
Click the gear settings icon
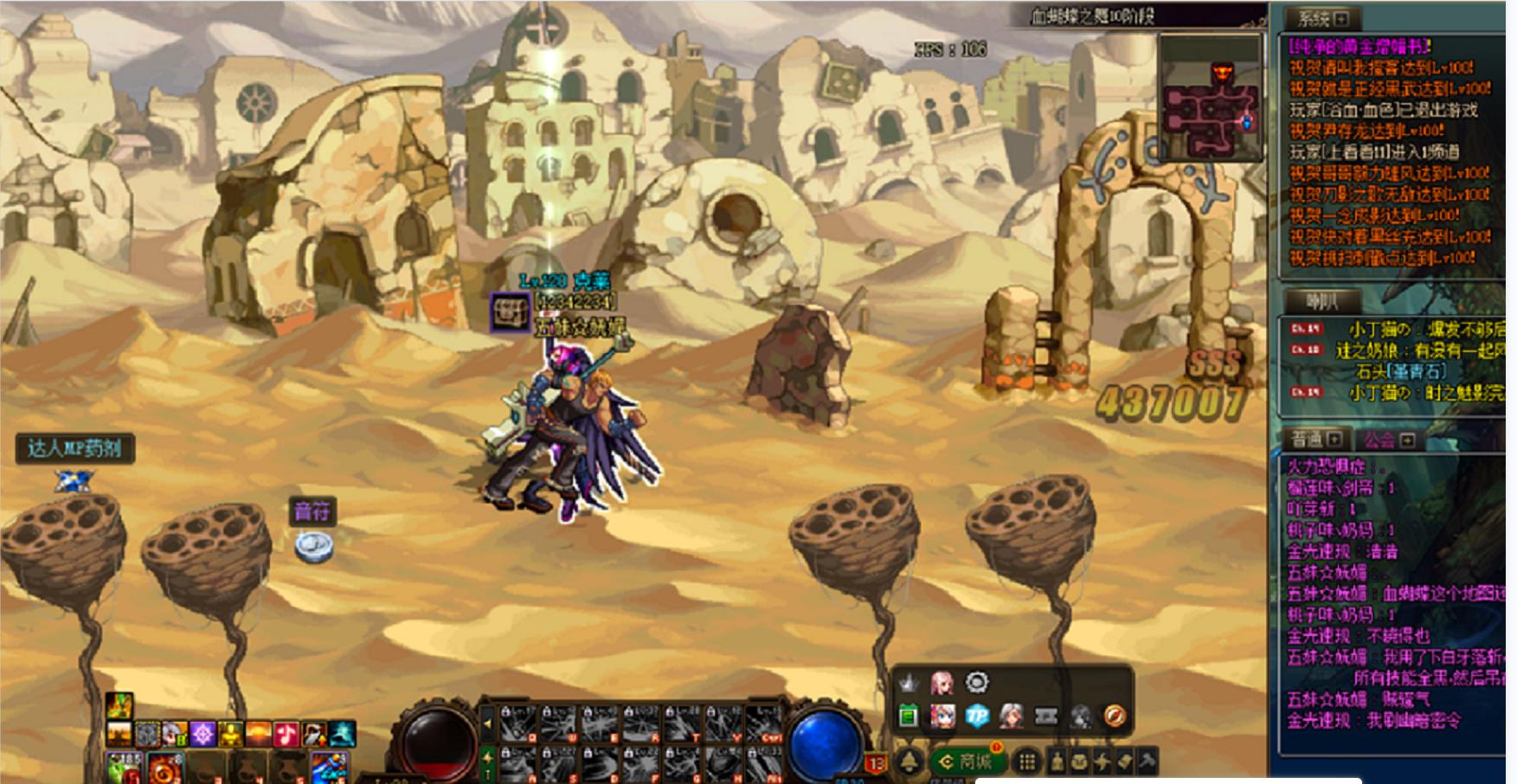[977, 683]
